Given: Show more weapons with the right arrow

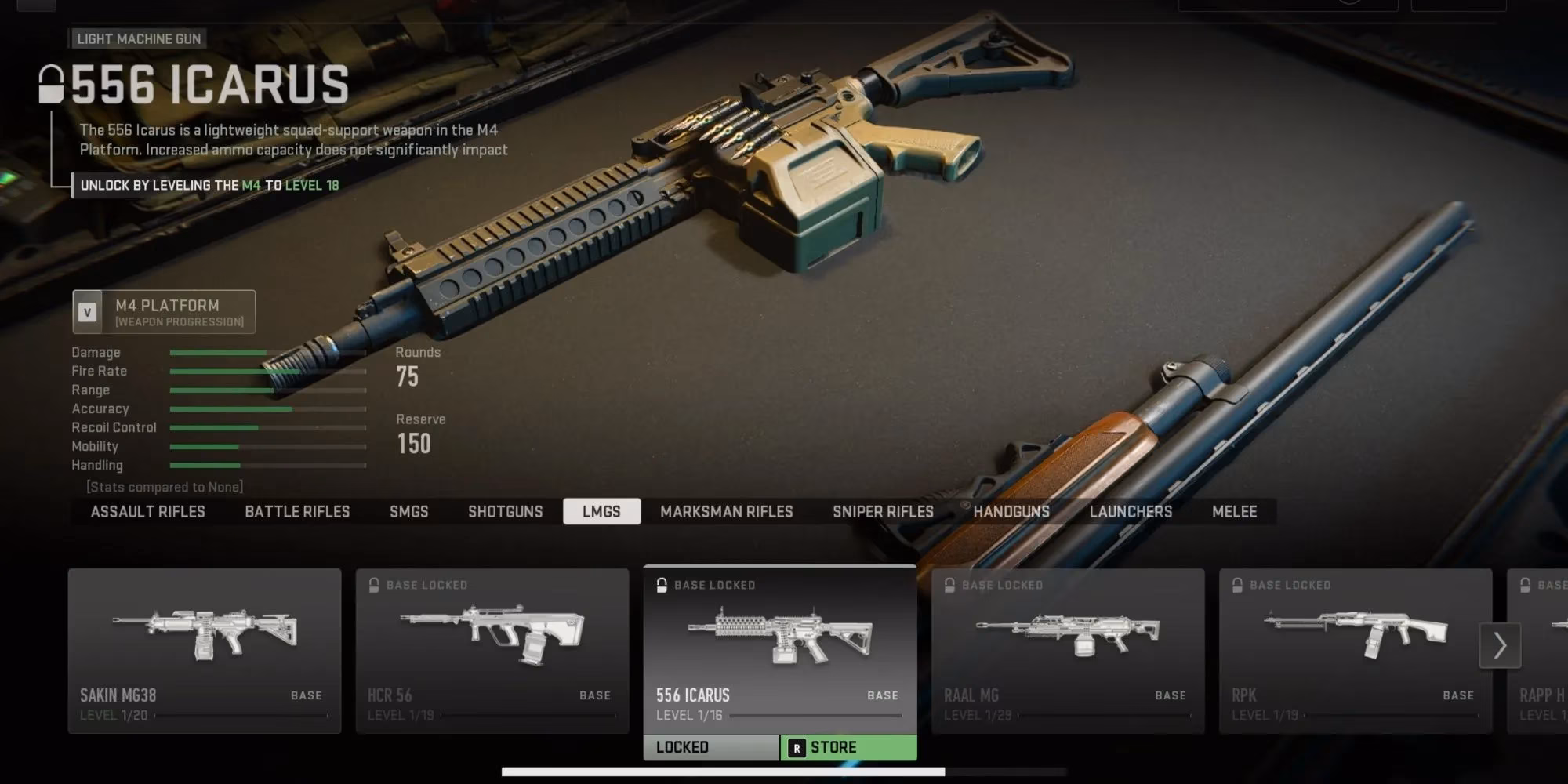Looking at the screenshot, I should [x=1500, y=645].
